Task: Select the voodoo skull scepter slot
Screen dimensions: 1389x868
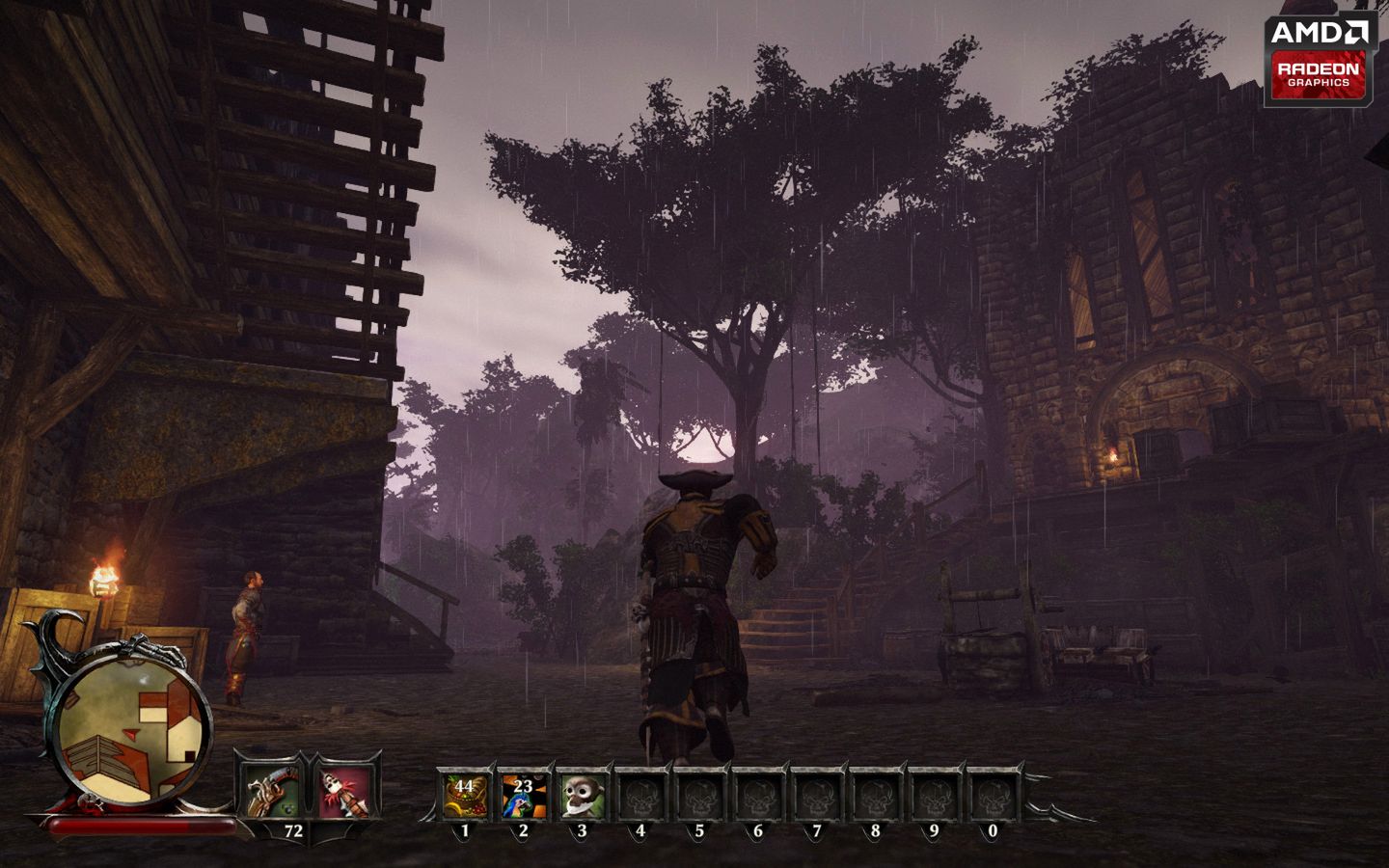Action: [343, 790]
